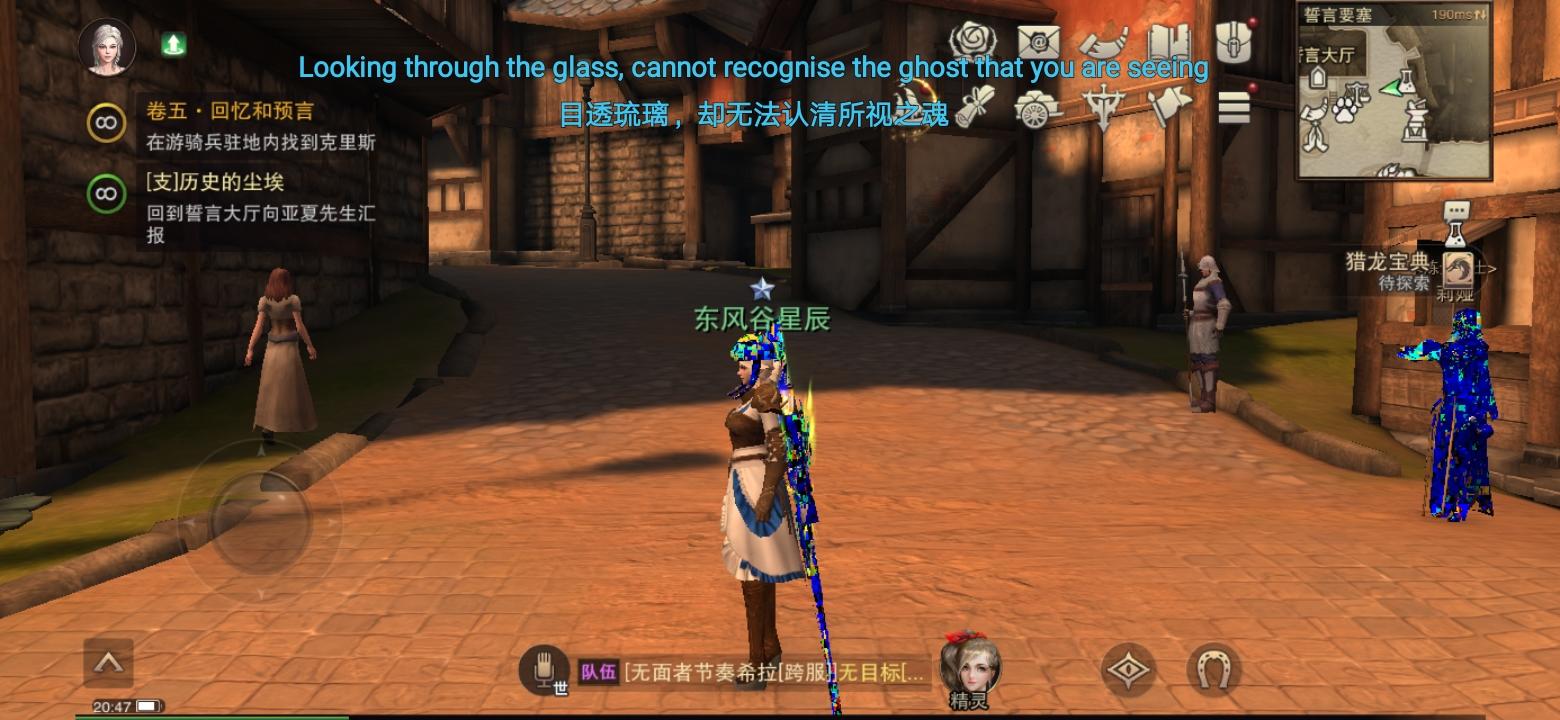Open announcements with the horn icon

[x=1104, y=42]
